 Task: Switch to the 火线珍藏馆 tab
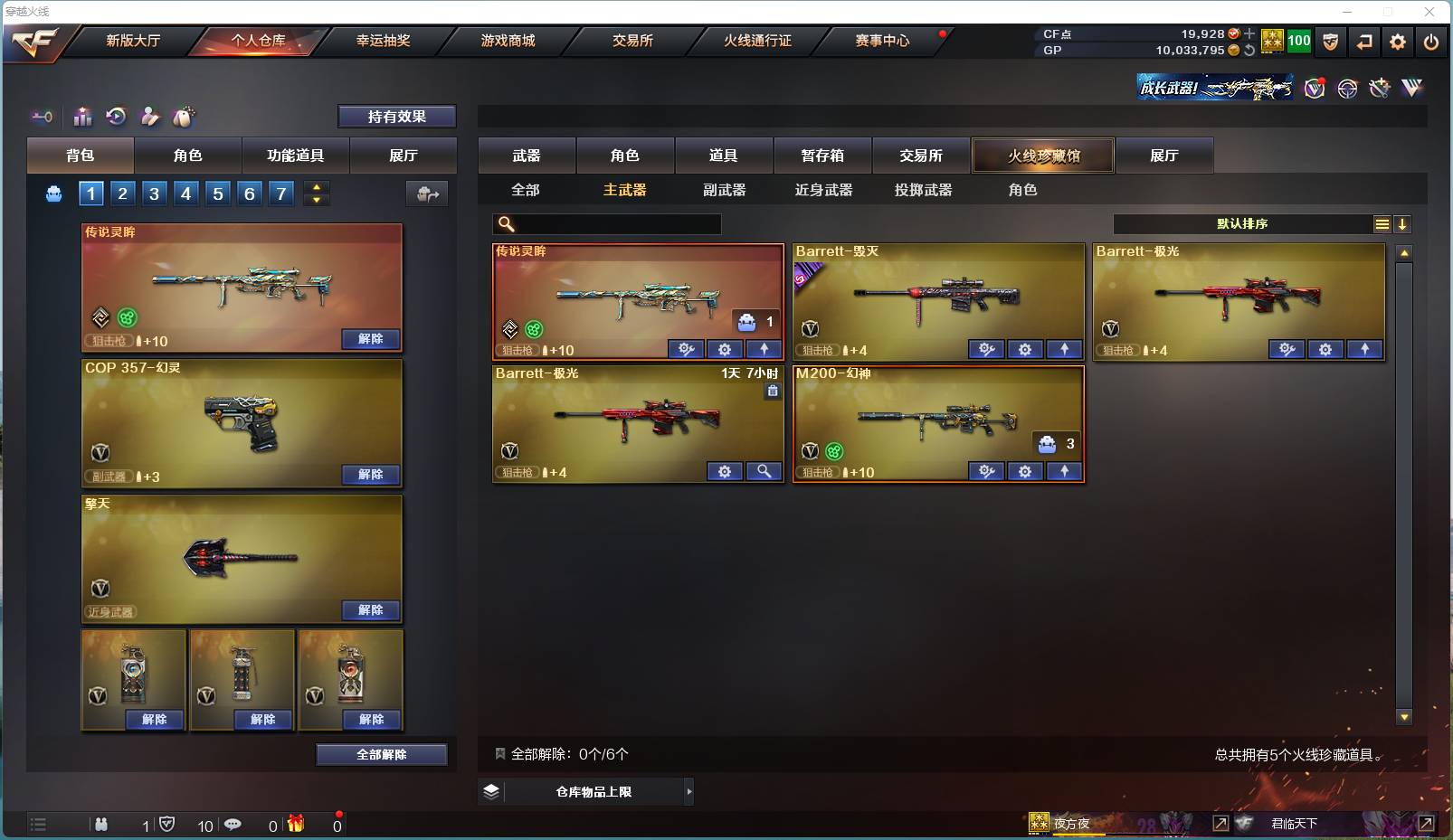pos(1044,155)
